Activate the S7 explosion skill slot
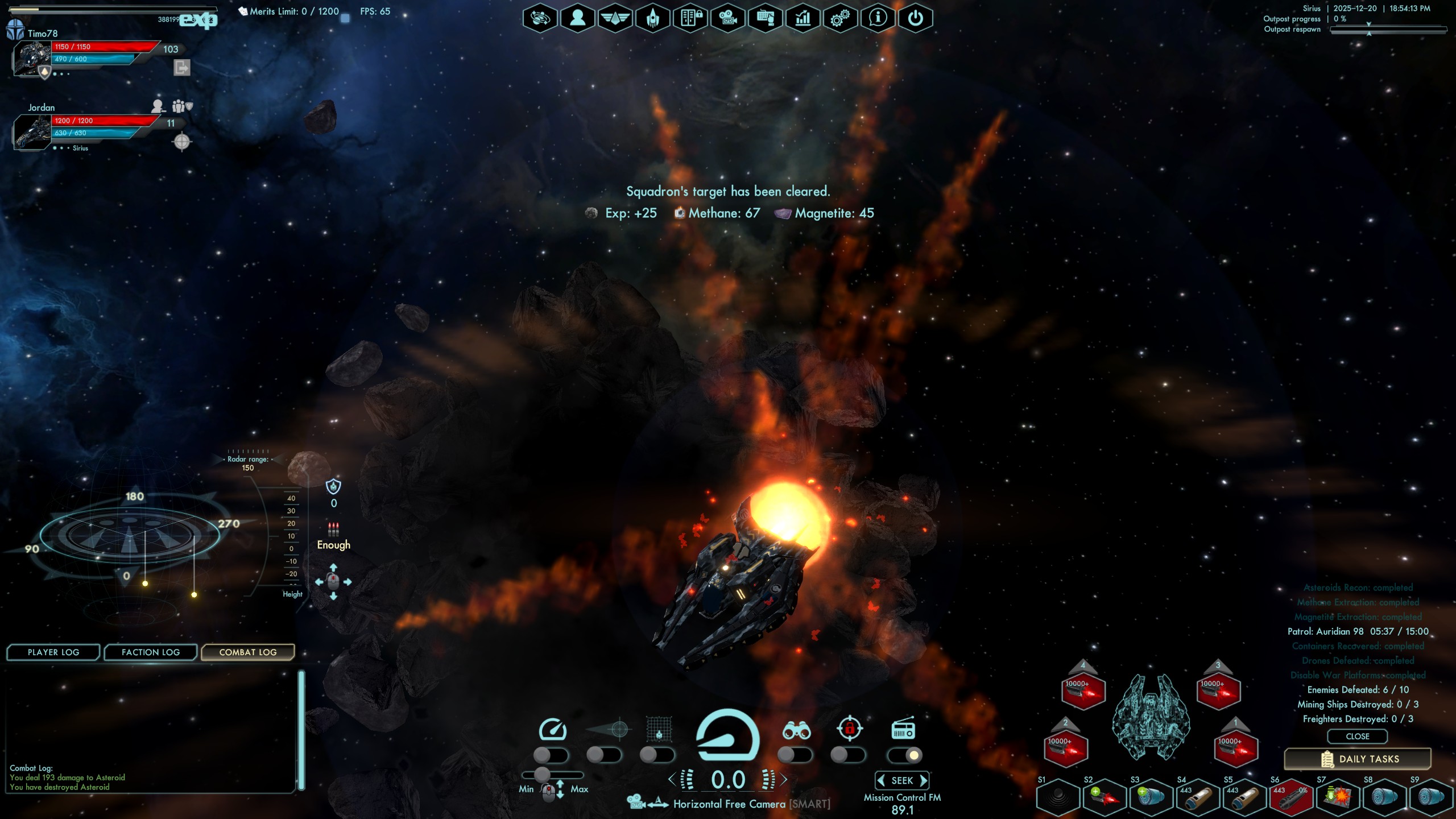 (x=1337, y=797)
